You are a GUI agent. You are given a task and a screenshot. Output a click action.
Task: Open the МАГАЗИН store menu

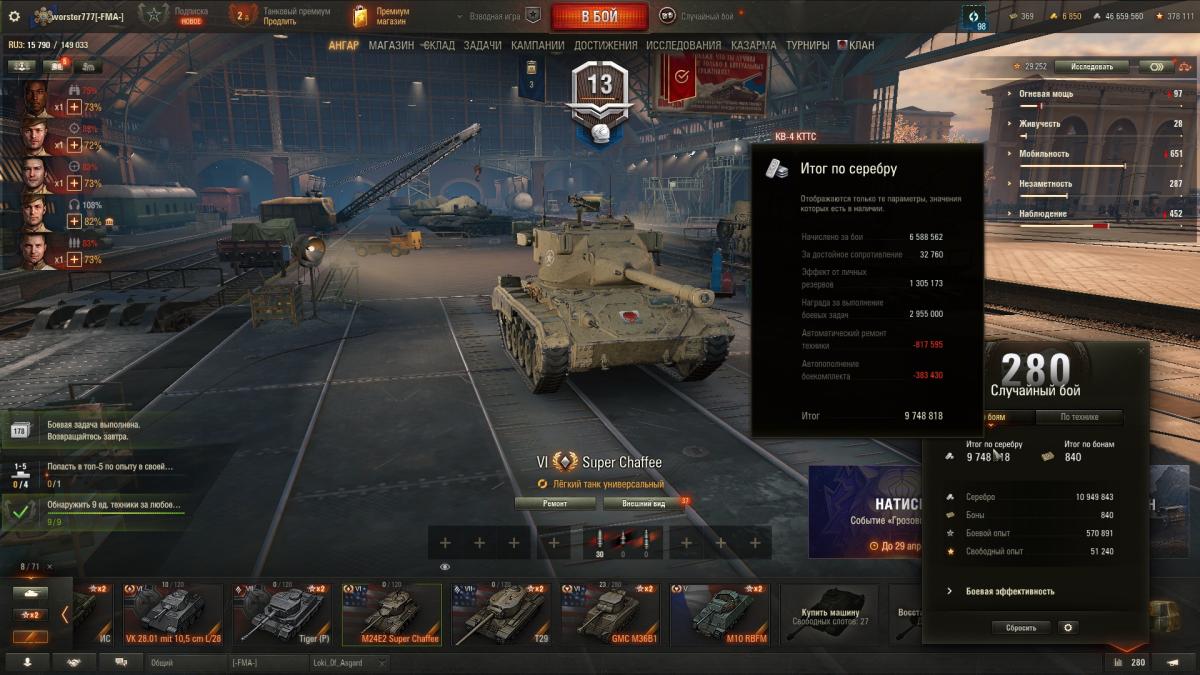pyautogui.click(x=391, y=46)
